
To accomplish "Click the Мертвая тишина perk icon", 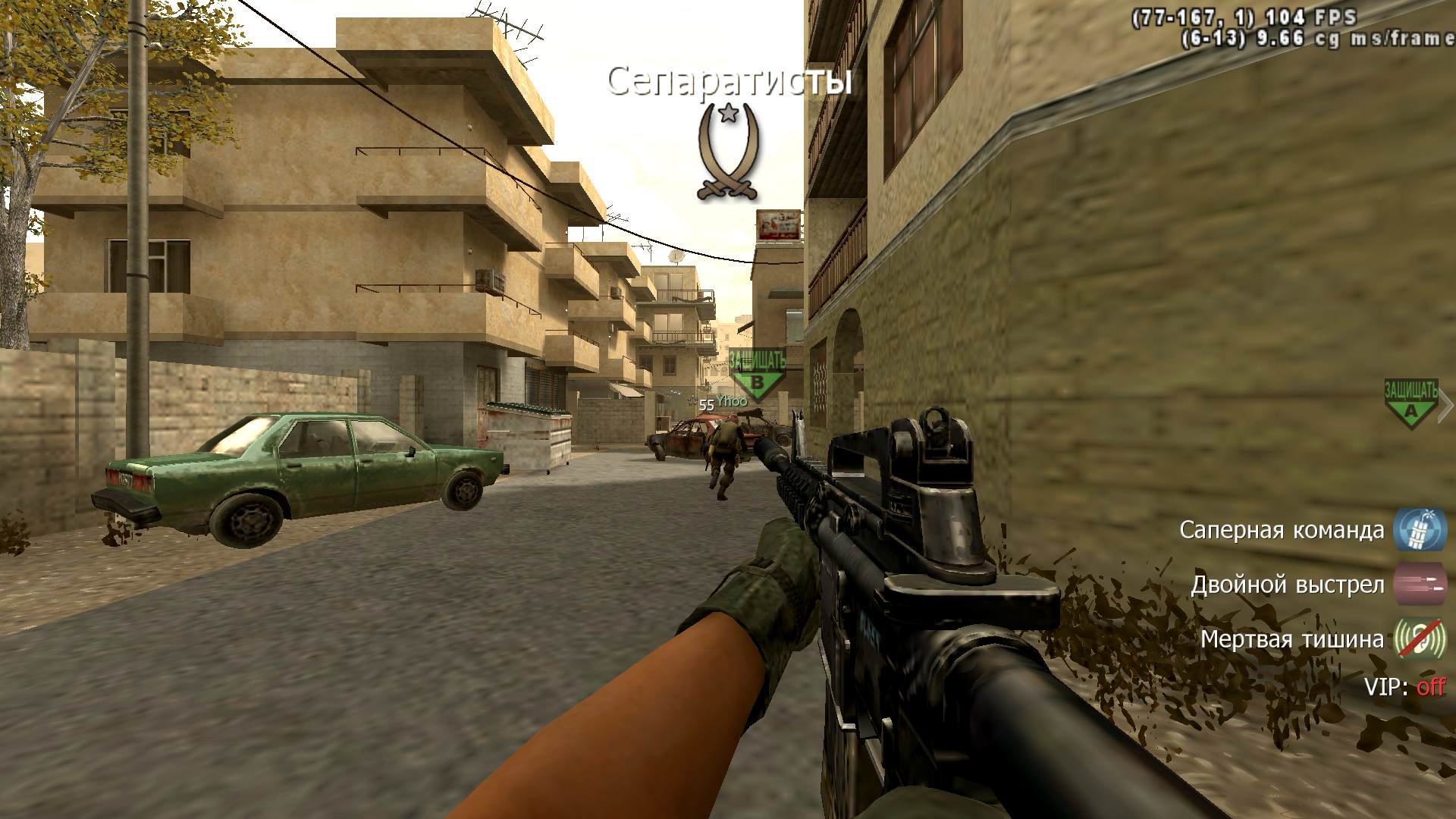I will tap(1420, 639).
